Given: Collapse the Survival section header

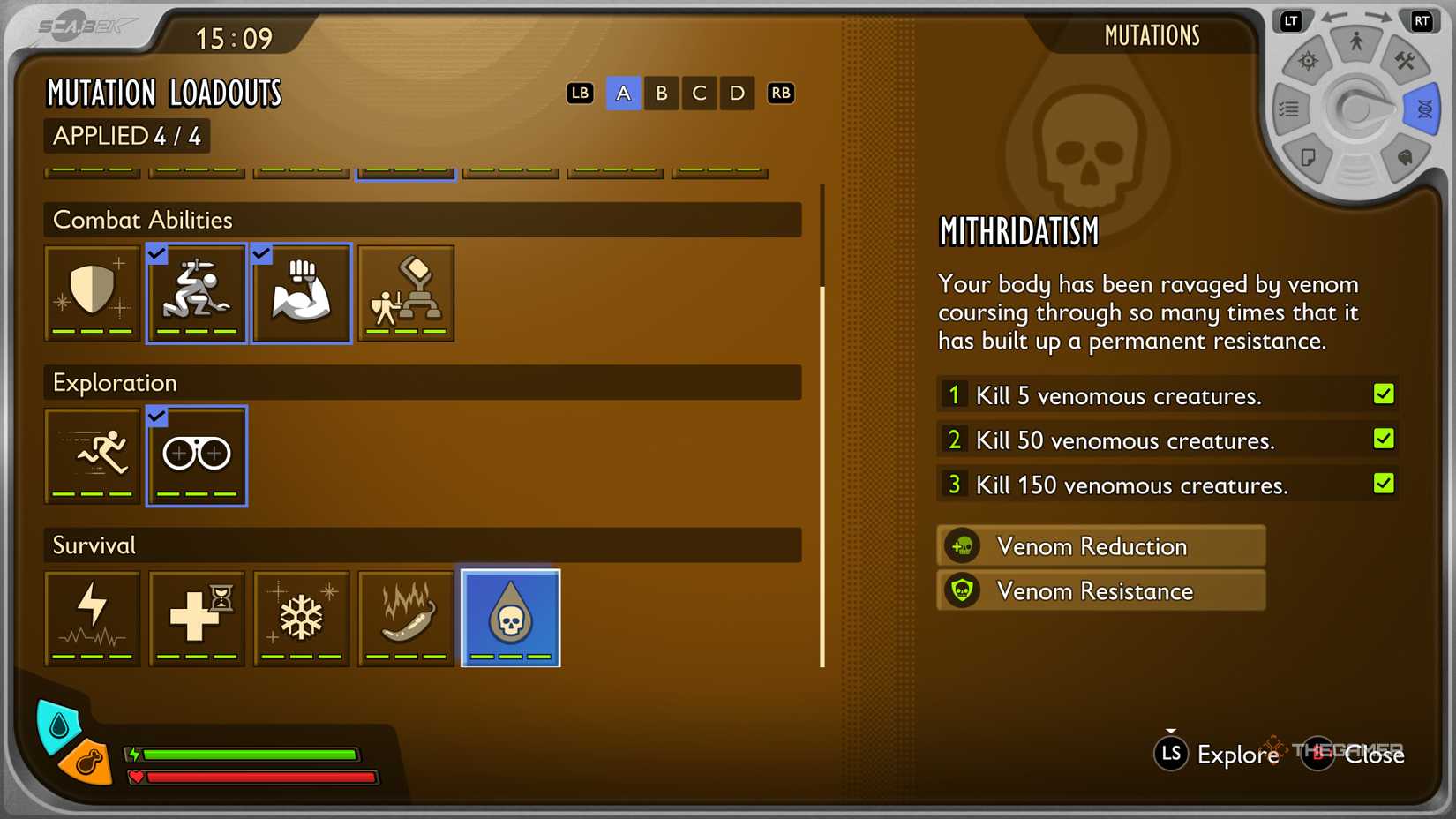Looking at the screenshot, I should click(x=424, y=545).
